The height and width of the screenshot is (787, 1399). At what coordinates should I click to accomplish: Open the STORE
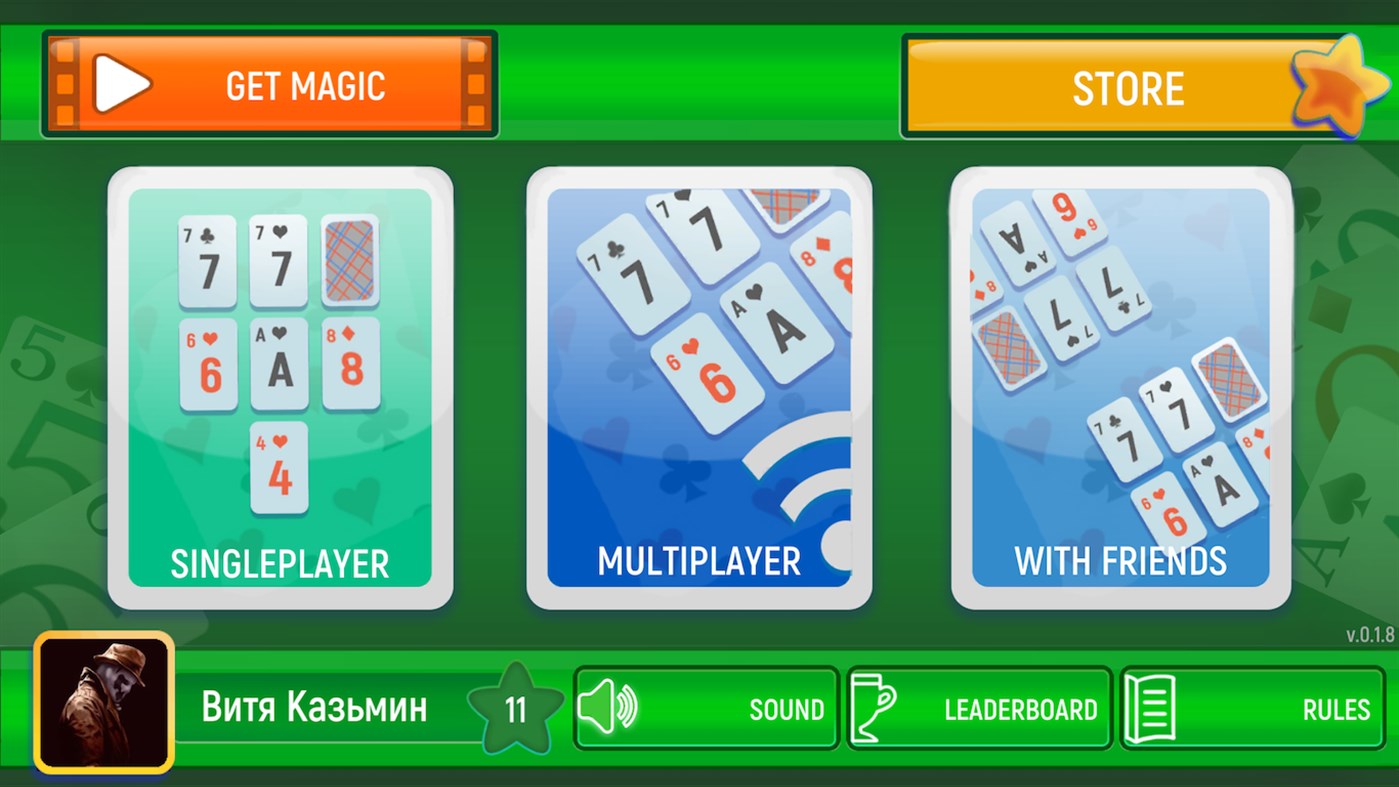click(1128, 88)
